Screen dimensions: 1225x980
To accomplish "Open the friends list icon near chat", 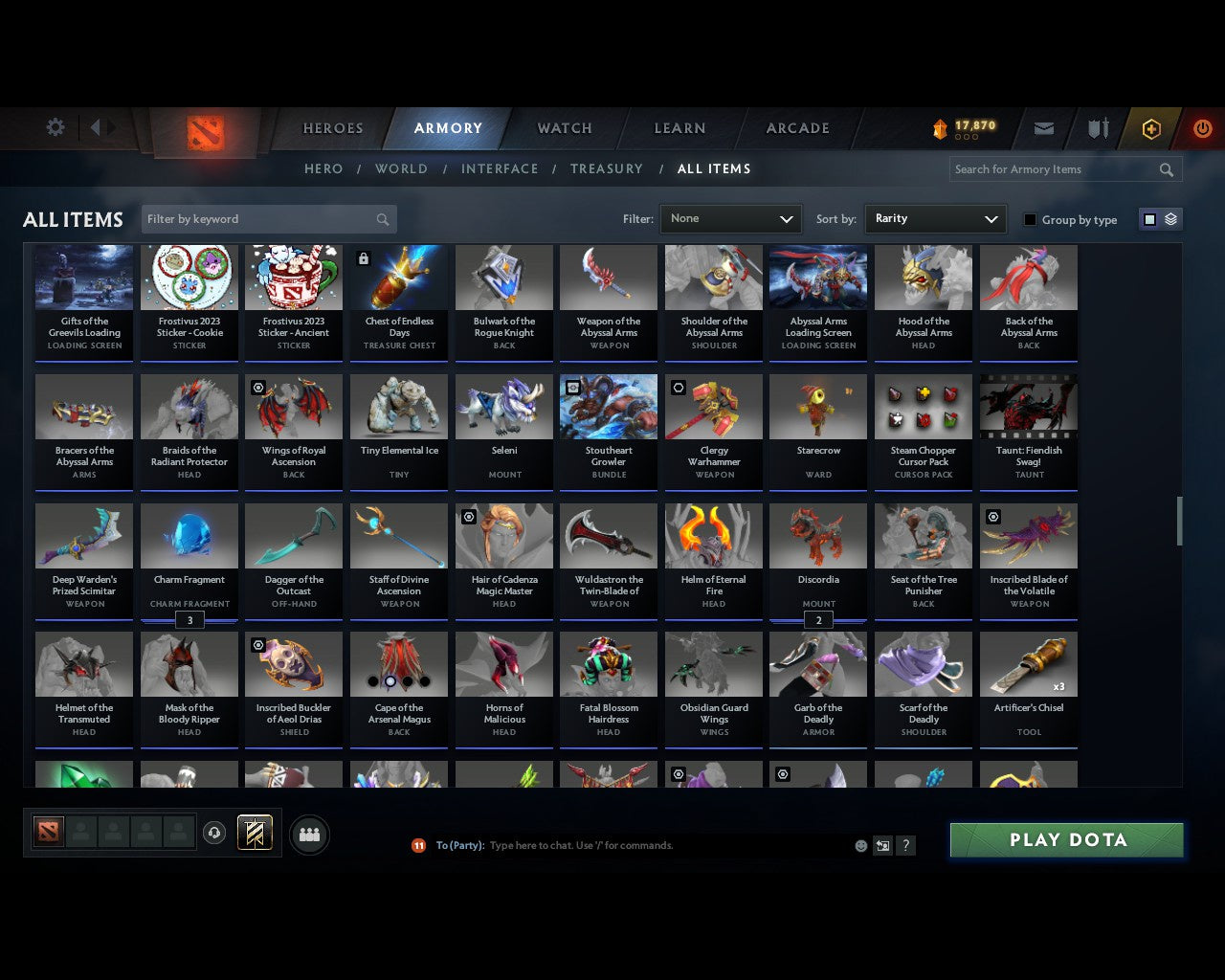I will [309, 834].
